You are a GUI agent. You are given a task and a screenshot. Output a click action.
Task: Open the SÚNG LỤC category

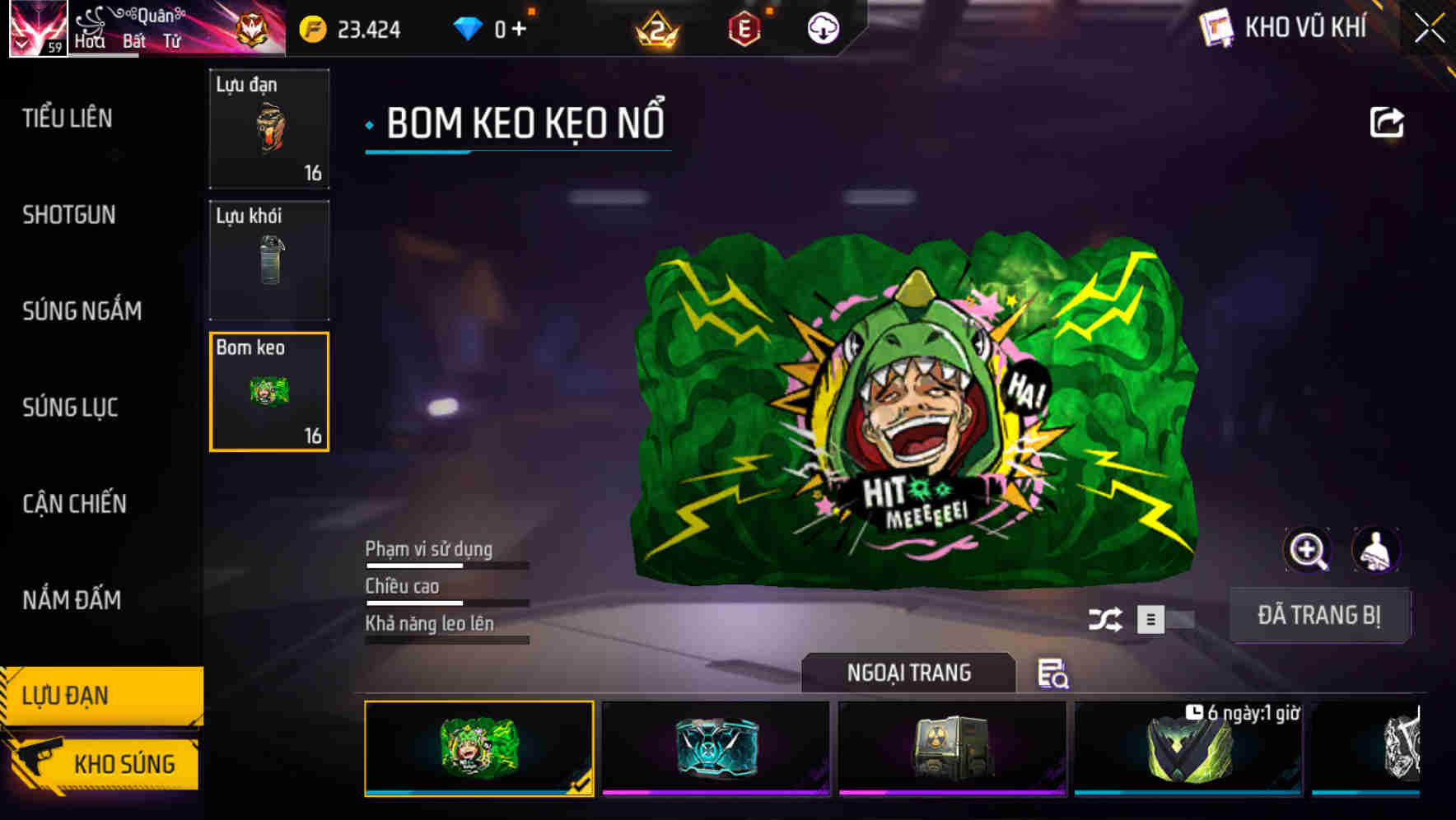pyautogui.click(x=69, y=408)
